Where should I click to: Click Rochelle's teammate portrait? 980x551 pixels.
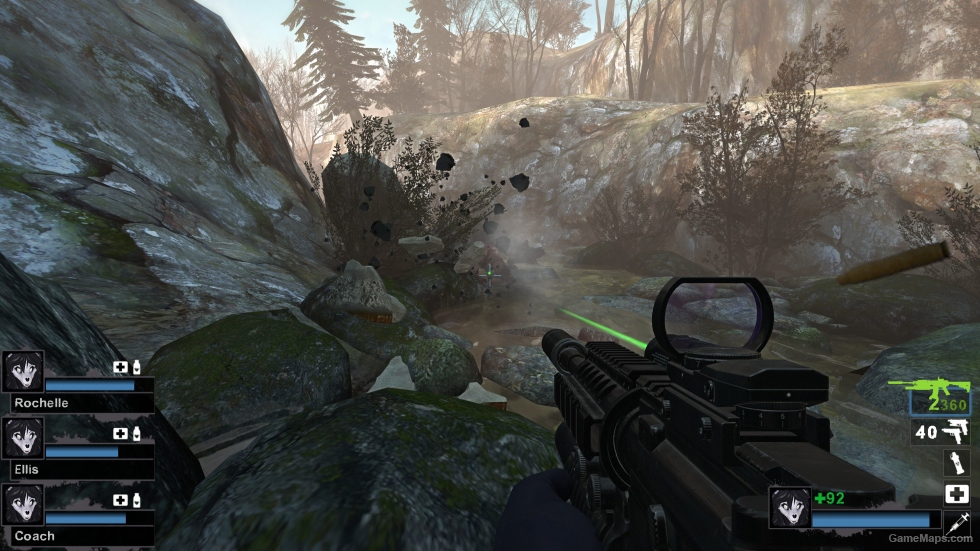point(23,371)
